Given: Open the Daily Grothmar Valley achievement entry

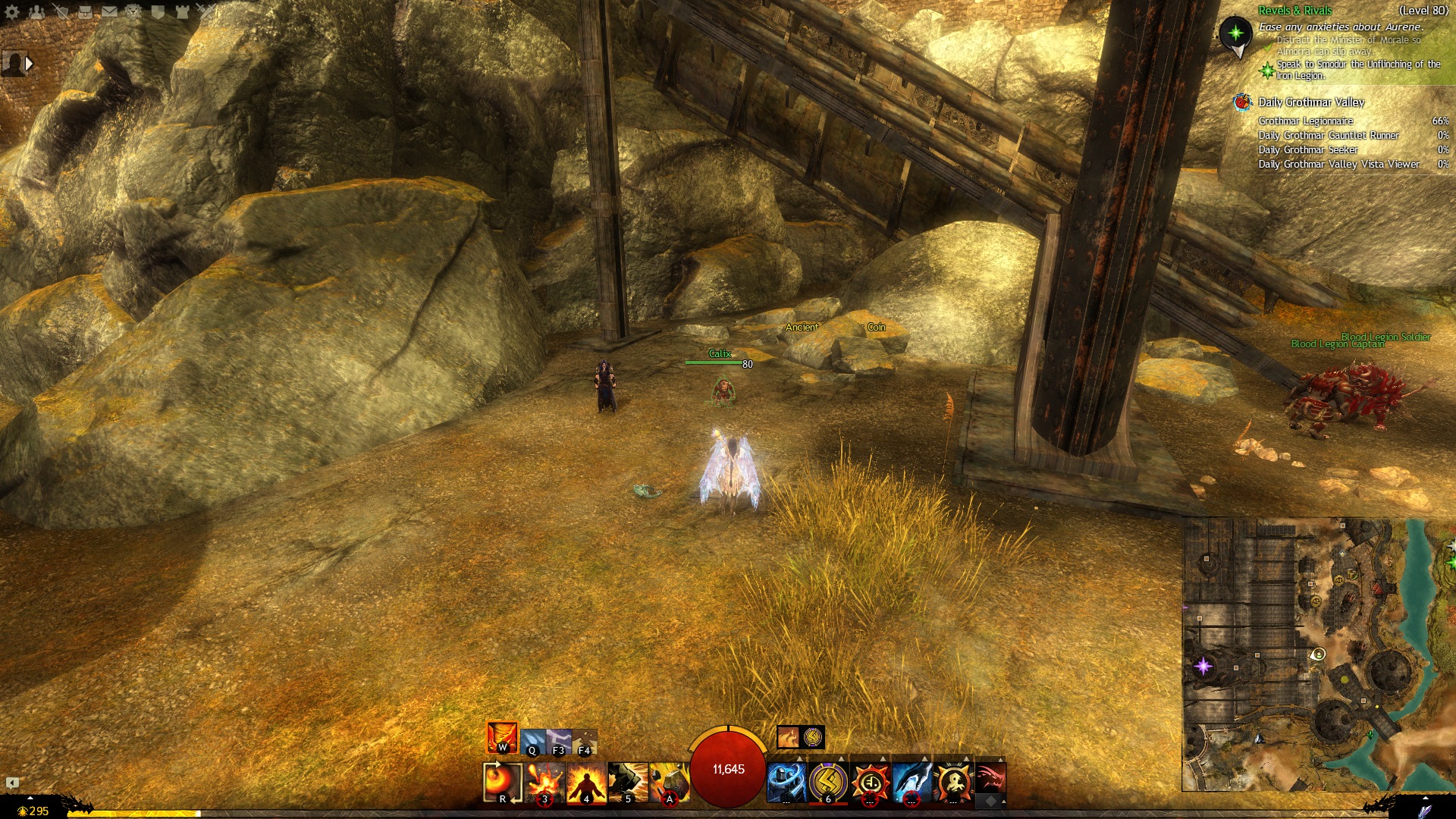Looking at the screenshot, I should click(1311, 102).
